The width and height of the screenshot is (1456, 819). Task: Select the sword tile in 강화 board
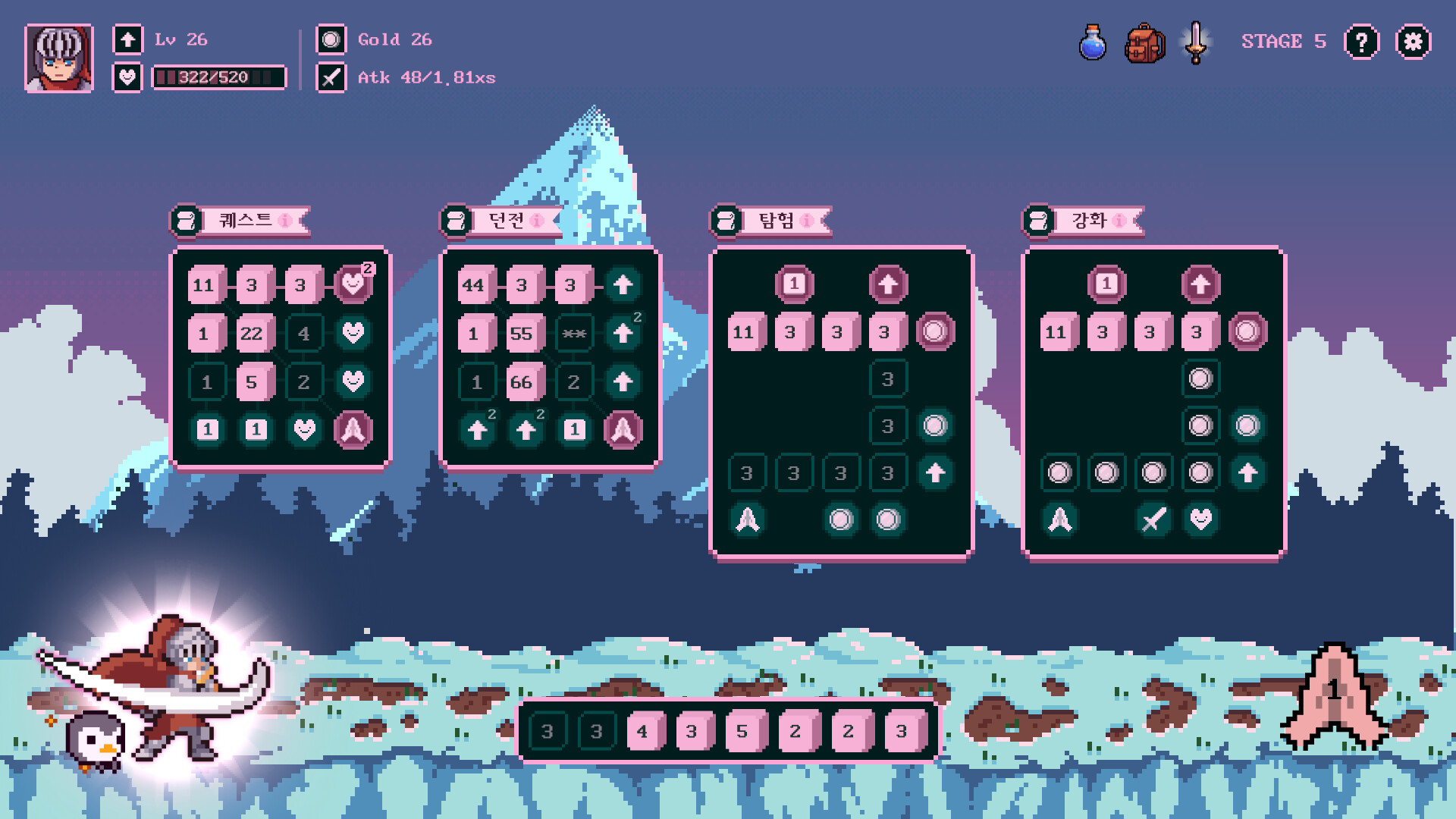1153,520
